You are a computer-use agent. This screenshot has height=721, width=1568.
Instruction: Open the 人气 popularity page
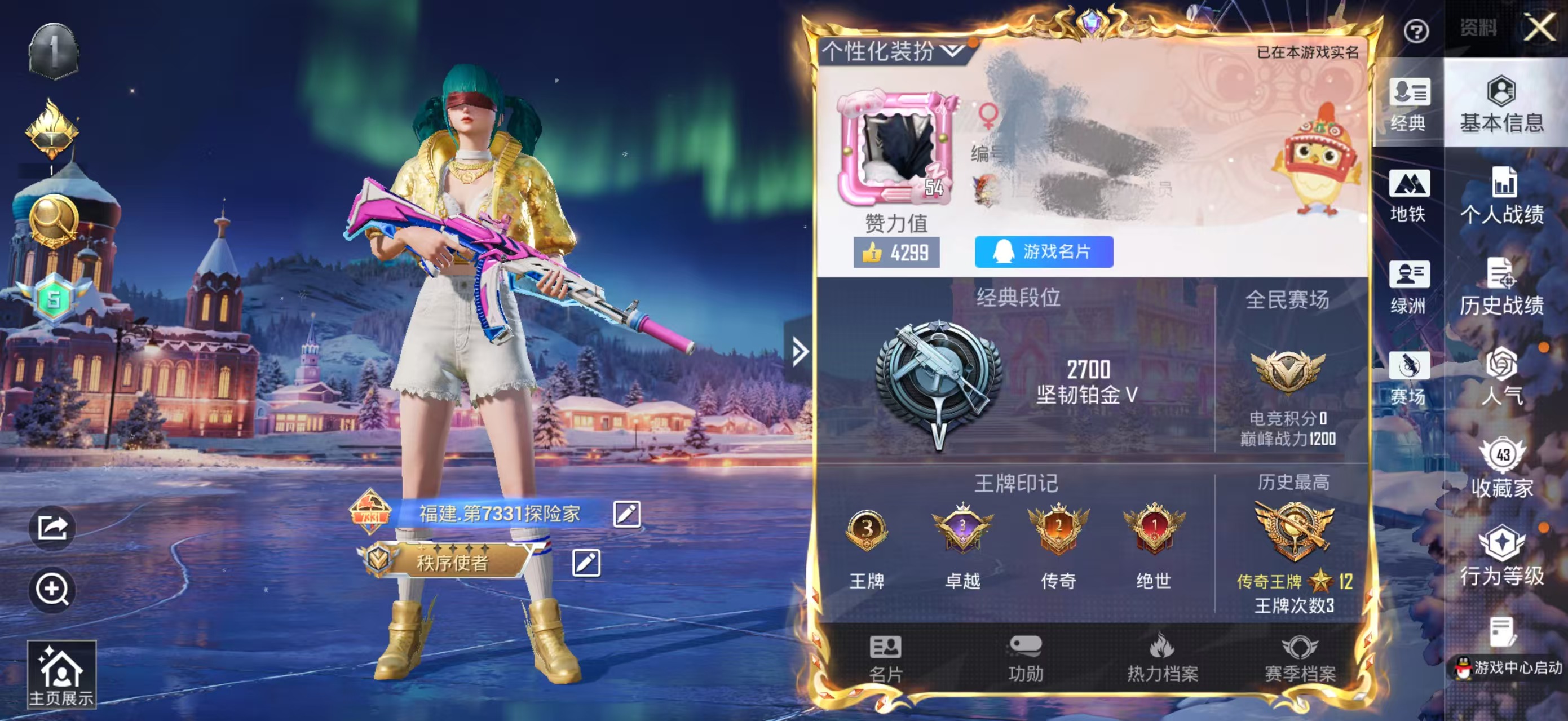point(1501,377)
